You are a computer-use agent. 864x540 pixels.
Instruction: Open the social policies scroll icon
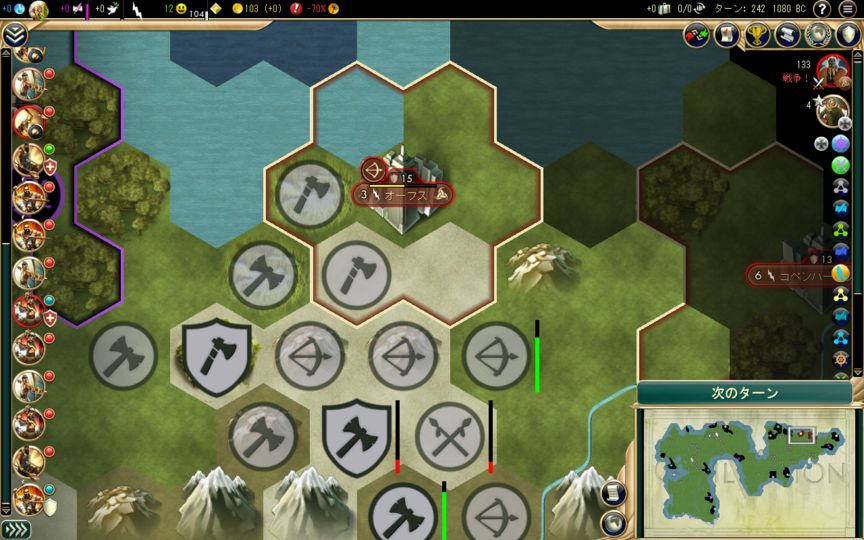788,35
